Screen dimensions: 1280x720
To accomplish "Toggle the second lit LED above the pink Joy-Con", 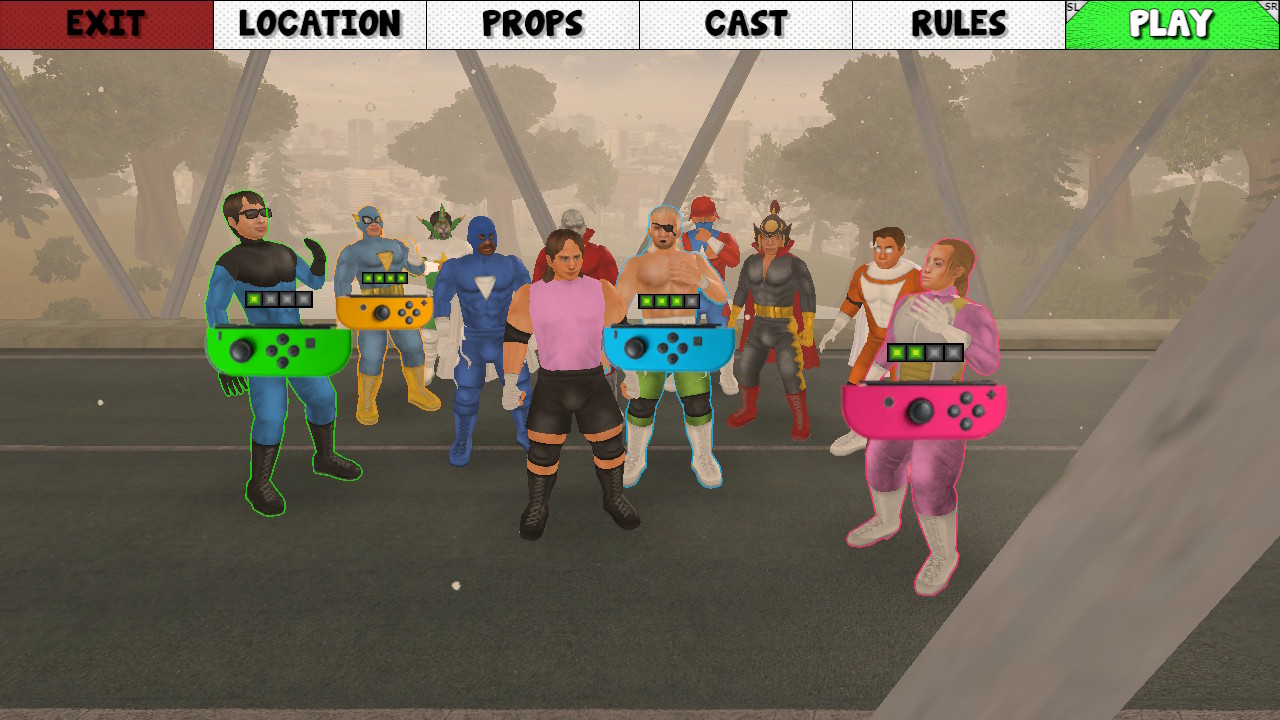I will 915,352.
